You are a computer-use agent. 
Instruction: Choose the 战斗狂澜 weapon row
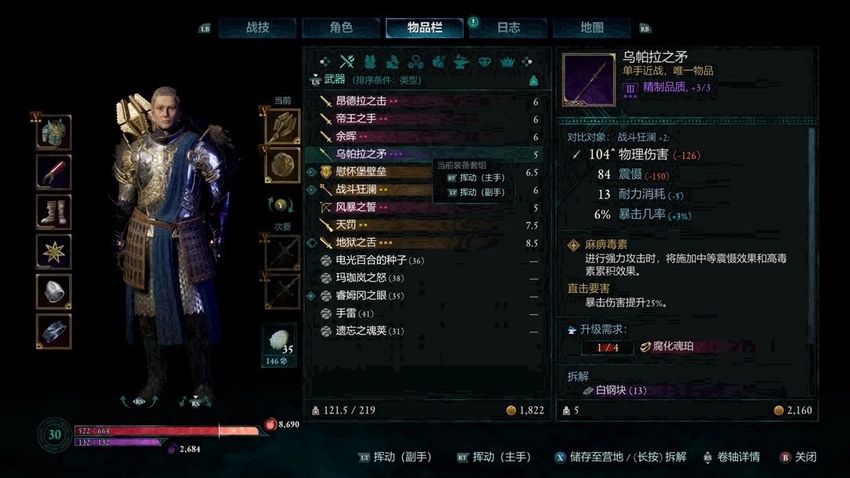tap(370, 189)
